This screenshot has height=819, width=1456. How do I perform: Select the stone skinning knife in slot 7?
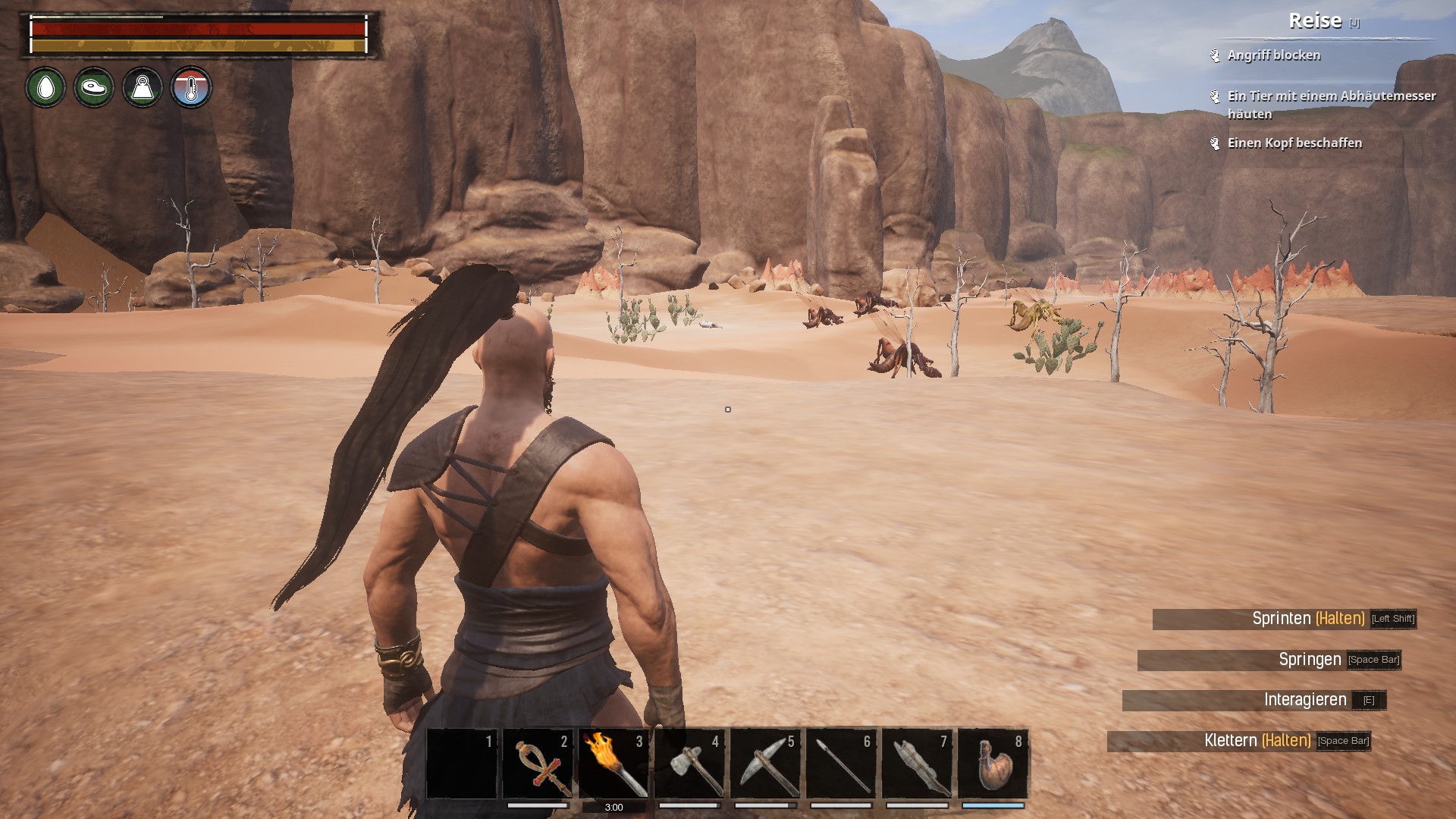pyautogui.click(x=917, y=764)
